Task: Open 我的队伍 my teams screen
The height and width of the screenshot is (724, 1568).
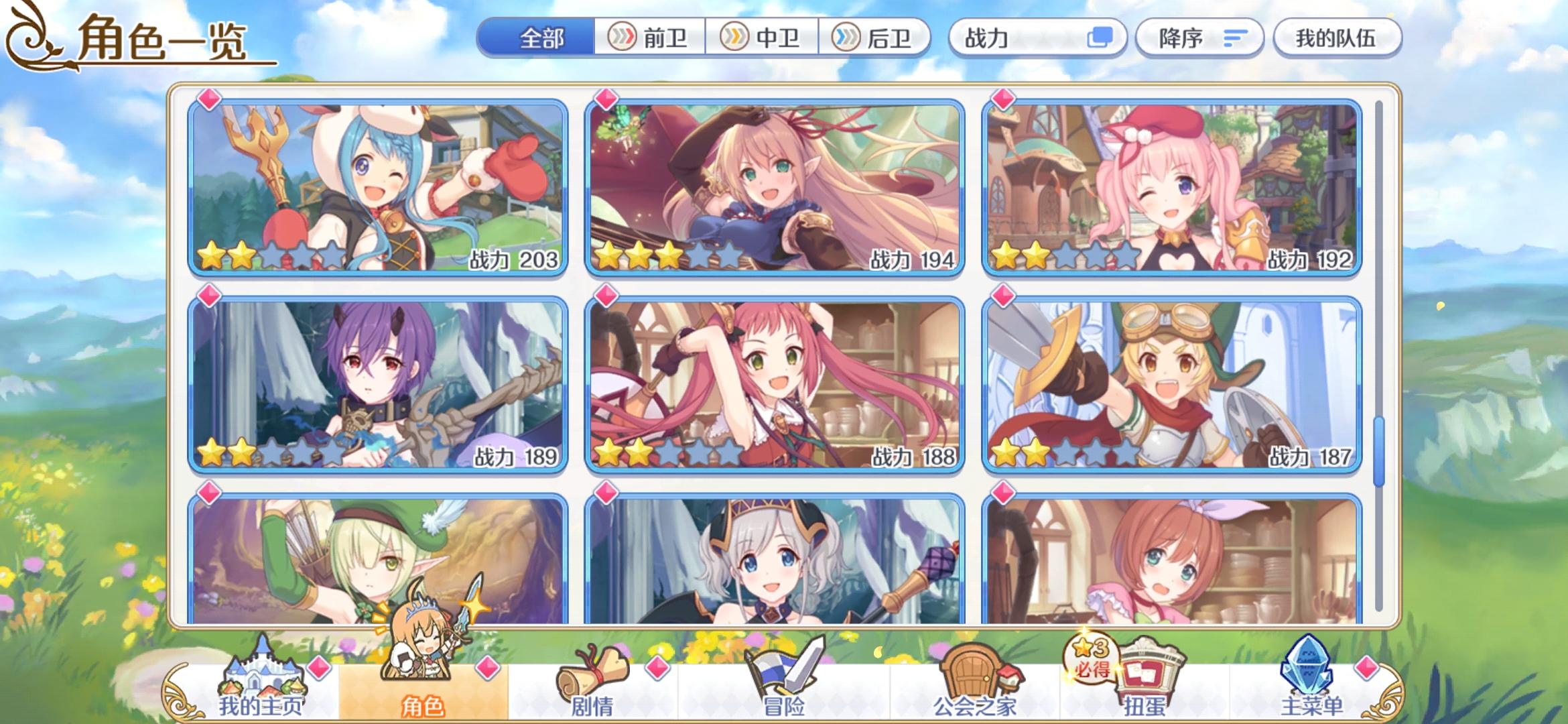Action: click(x=1338, y=38)
